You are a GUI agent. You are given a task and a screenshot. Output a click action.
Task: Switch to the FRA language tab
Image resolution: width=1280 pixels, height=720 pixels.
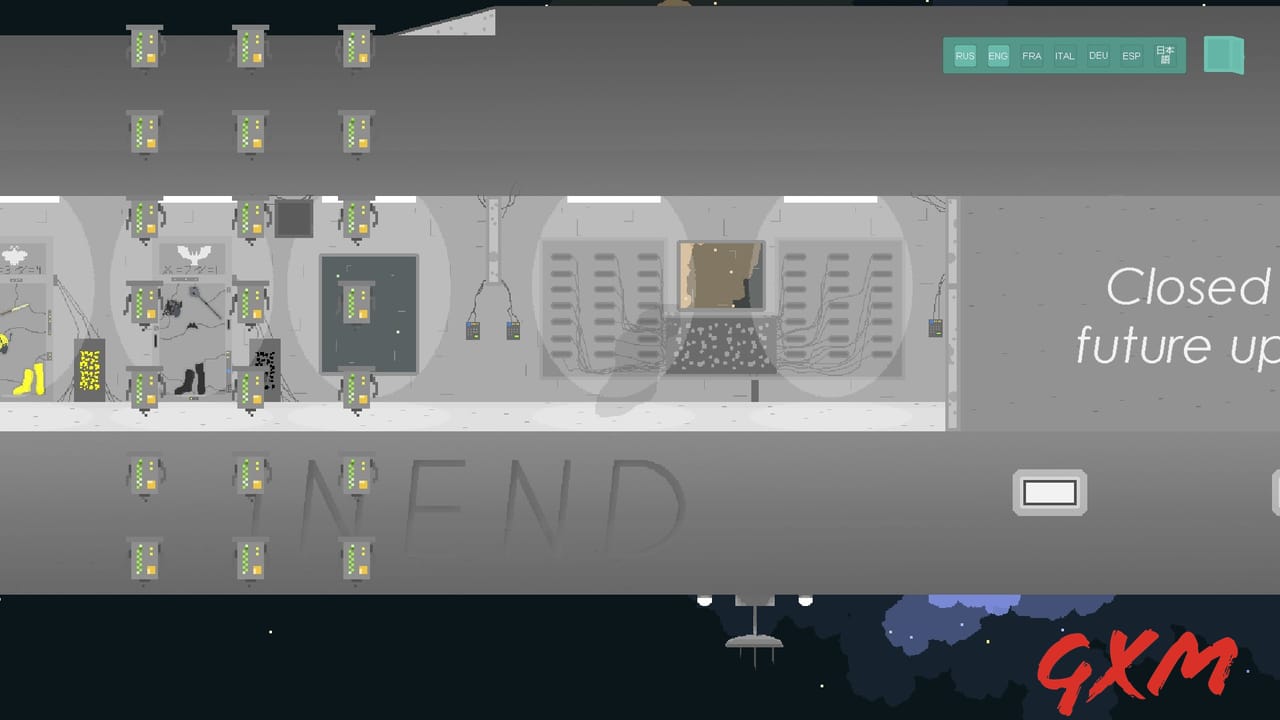click(1031, 56)
